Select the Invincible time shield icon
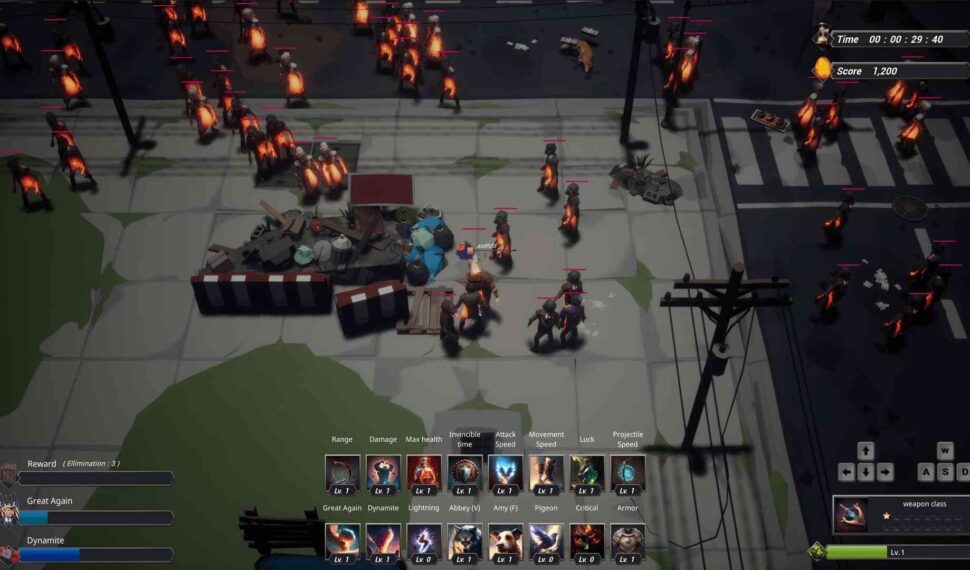Viewport: 970px width, 570px height. [465, 472]
